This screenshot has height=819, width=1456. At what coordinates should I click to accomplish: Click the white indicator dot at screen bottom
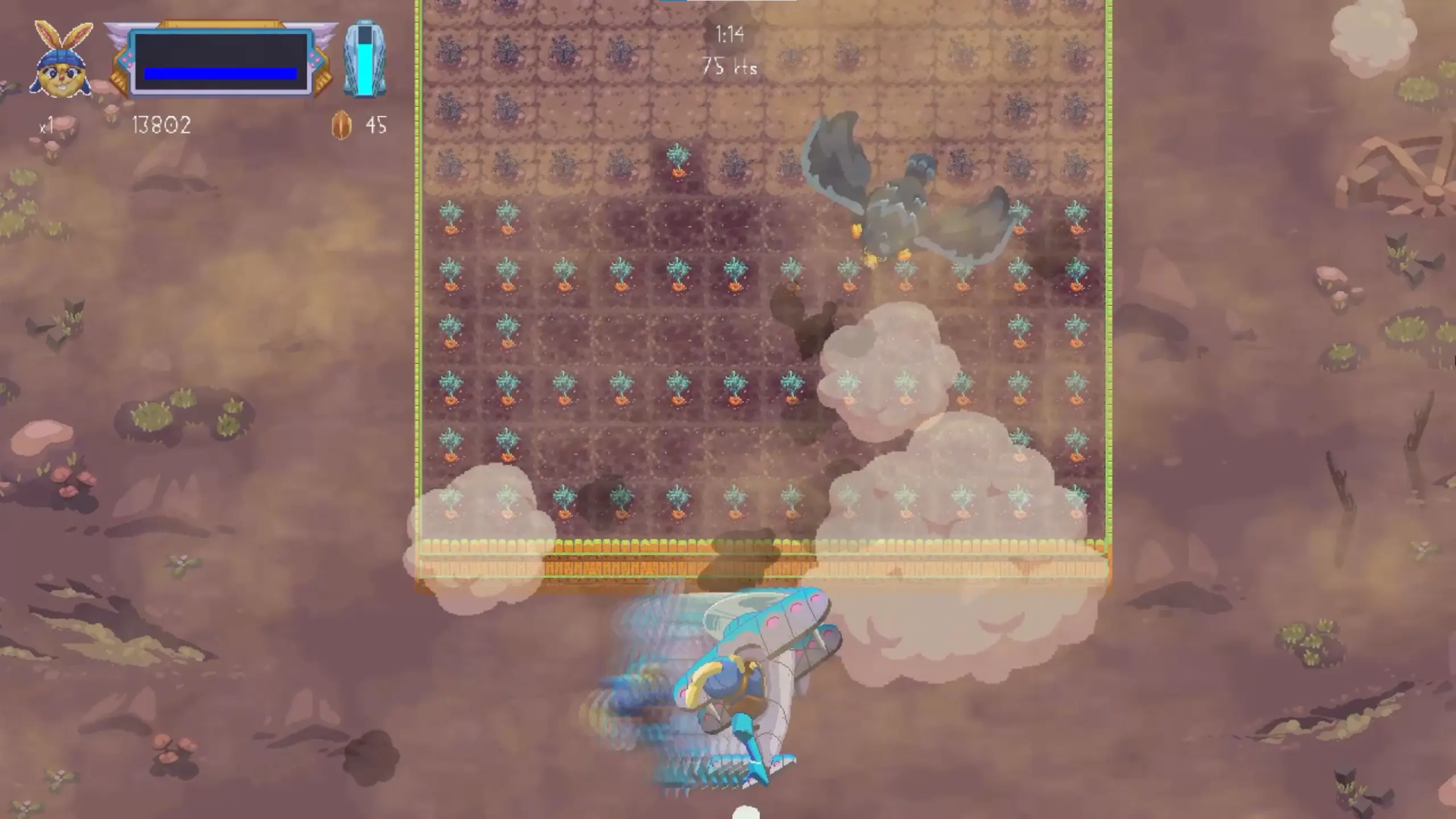click(745, 813)
